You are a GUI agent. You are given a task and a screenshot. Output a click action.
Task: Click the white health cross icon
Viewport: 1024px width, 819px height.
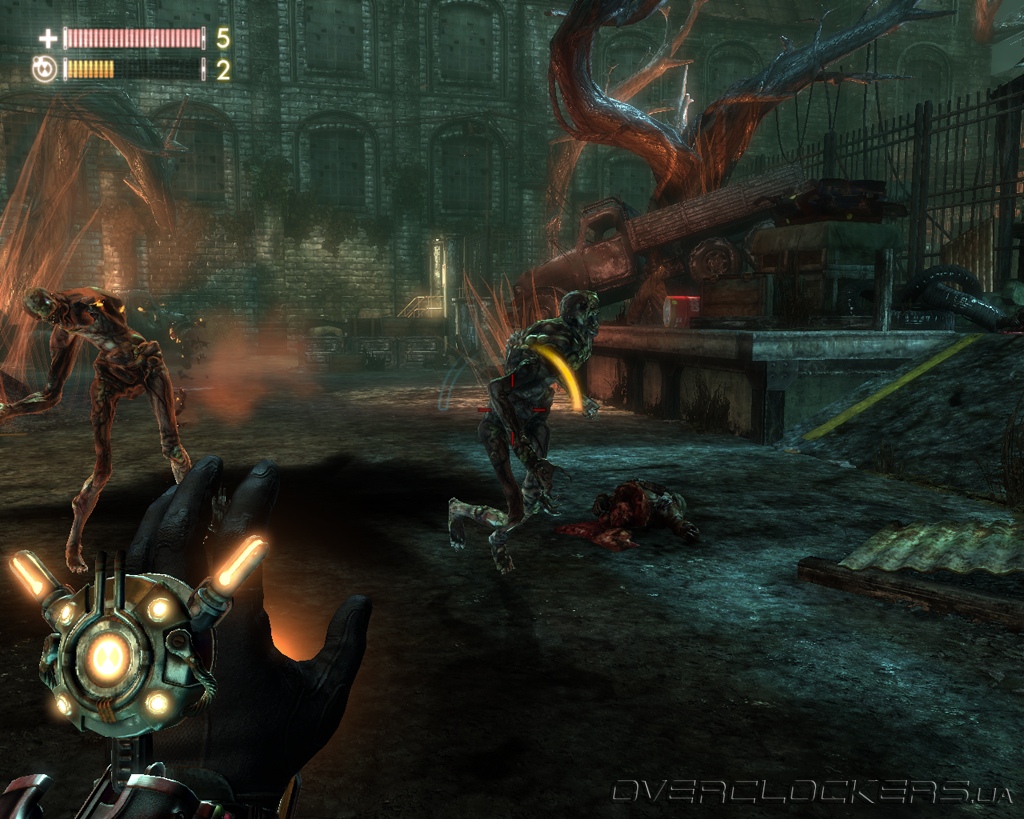[47, 39]
